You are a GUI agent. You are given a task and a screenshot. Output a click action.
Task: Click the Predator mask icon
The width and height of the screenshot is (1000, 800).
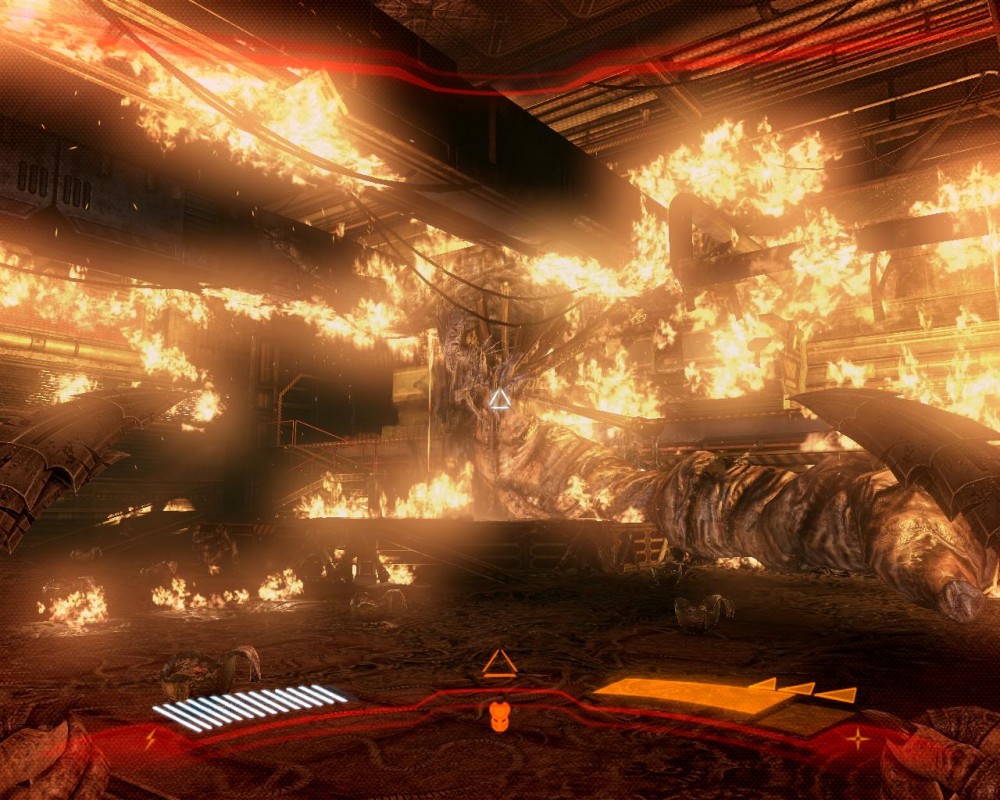[498, 716]
